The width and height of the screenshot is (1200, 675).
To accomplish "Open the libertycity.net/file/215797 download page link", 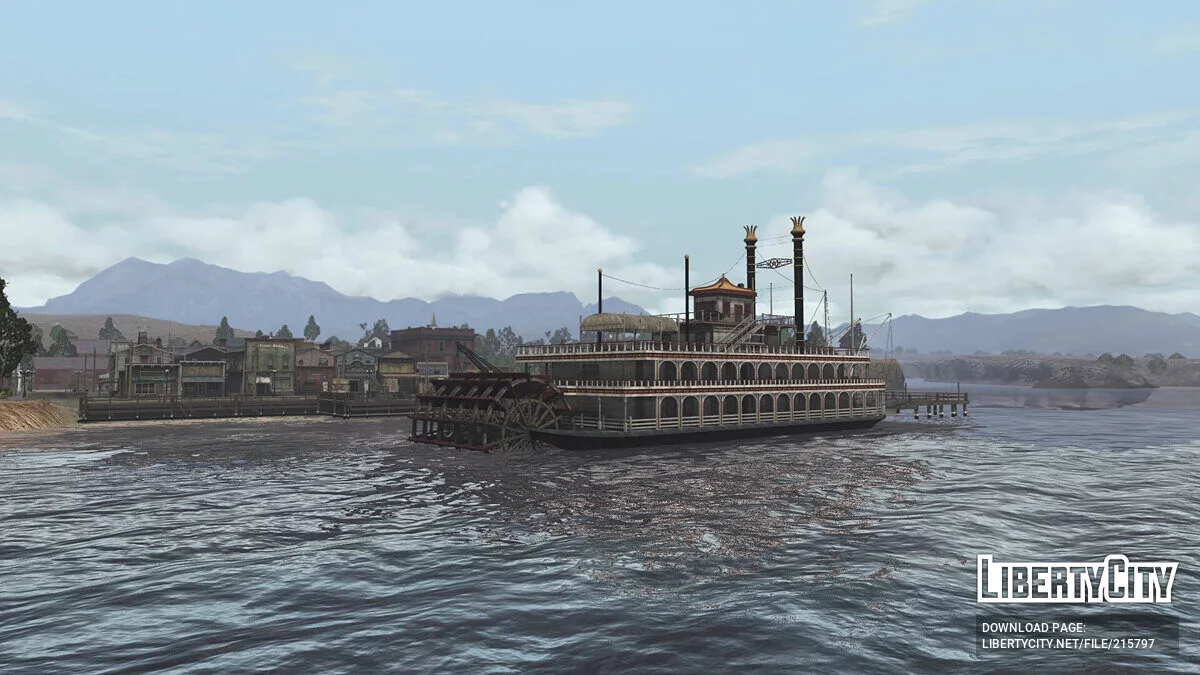I will click(x=1068, y=643).
